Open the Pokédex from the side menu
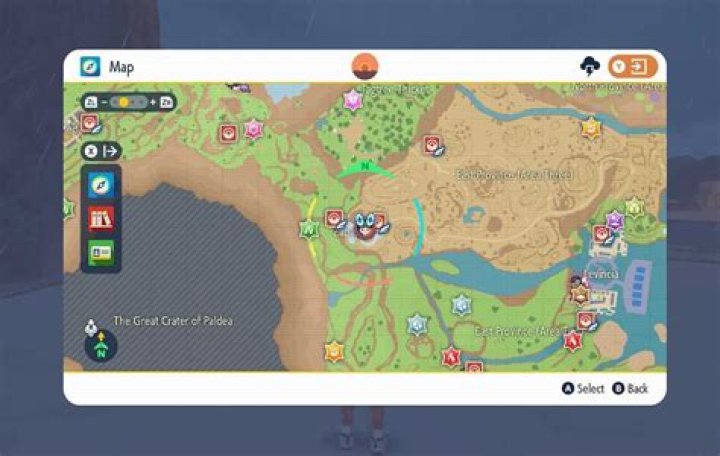The height and width of the screenshot is (456, 720). click(x=101, y=218)
